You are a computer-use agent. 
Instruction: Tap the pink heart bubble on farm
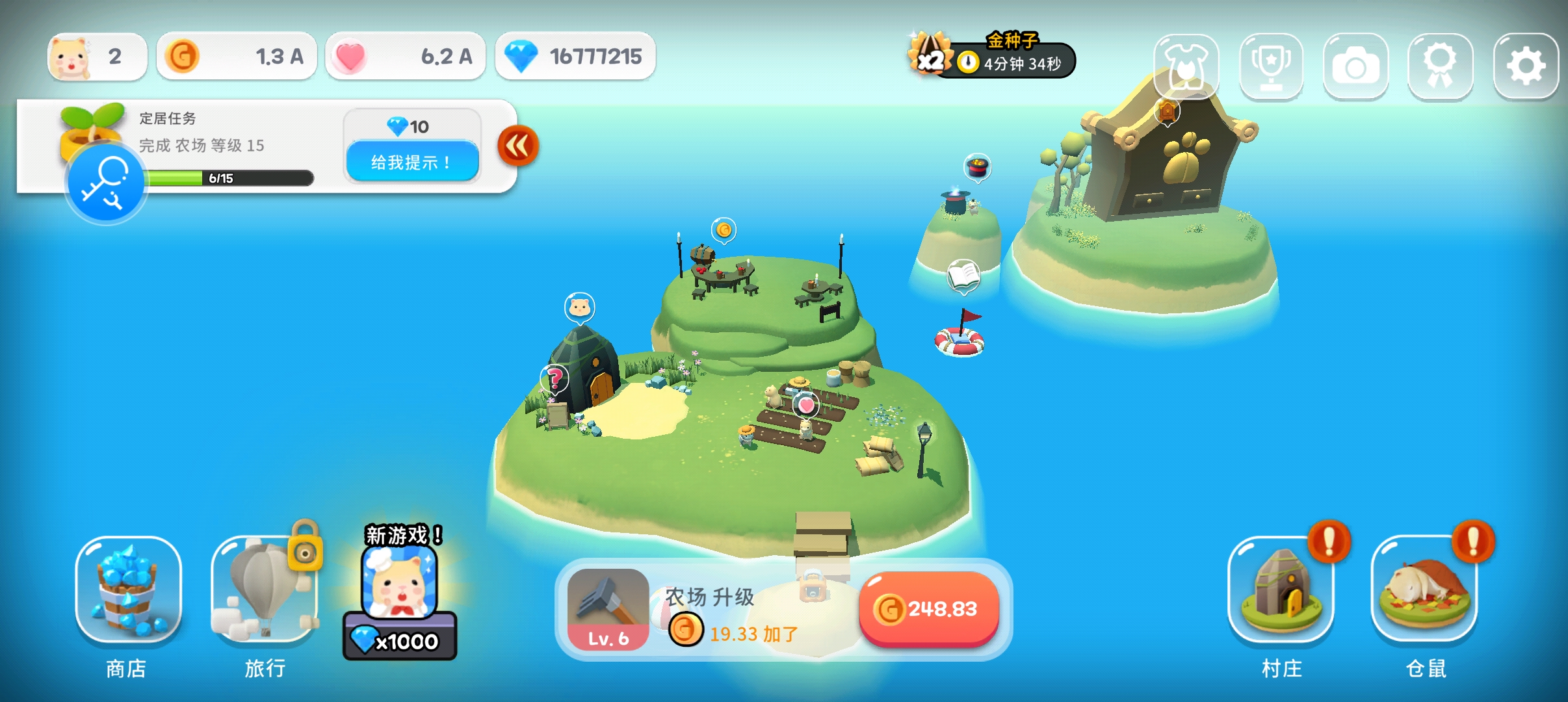pos(806,405)
